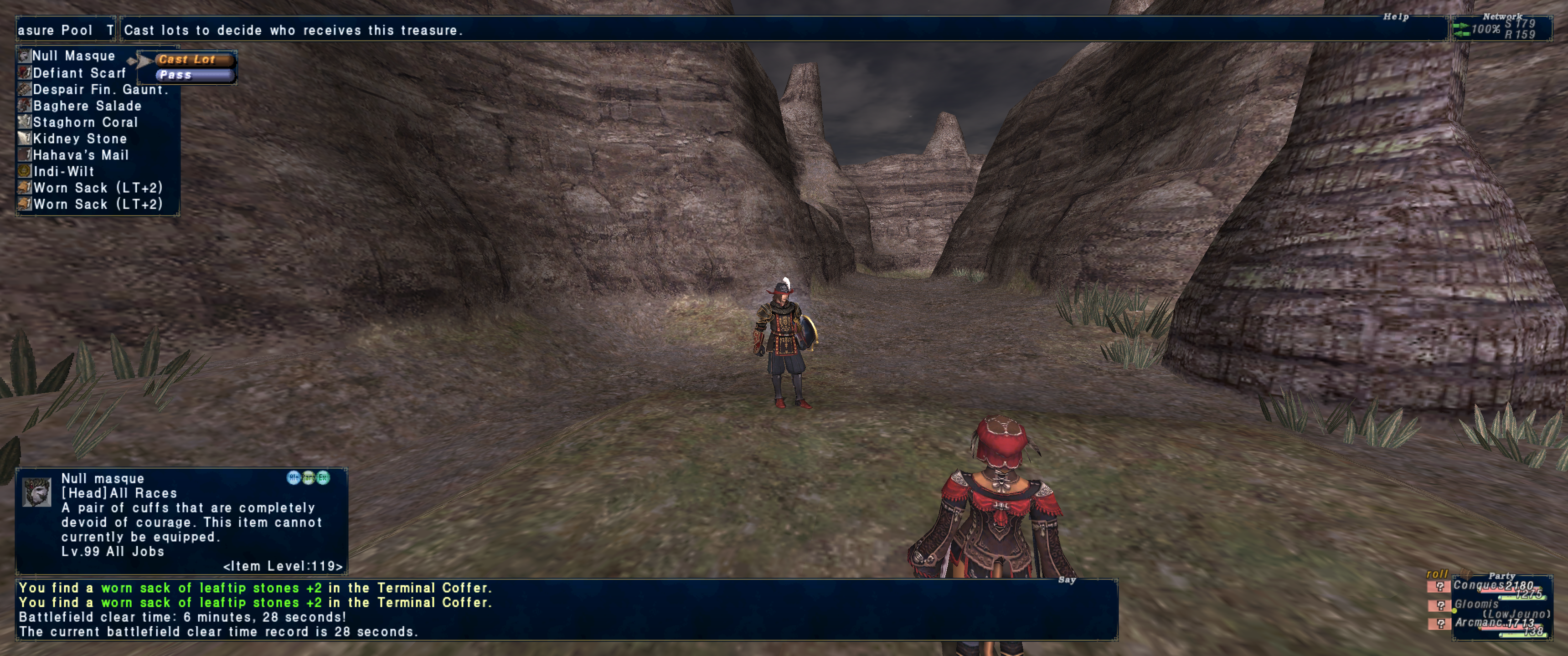
Task: Cast Lot on the selected treasure
Action: click(x=187, y=60)
